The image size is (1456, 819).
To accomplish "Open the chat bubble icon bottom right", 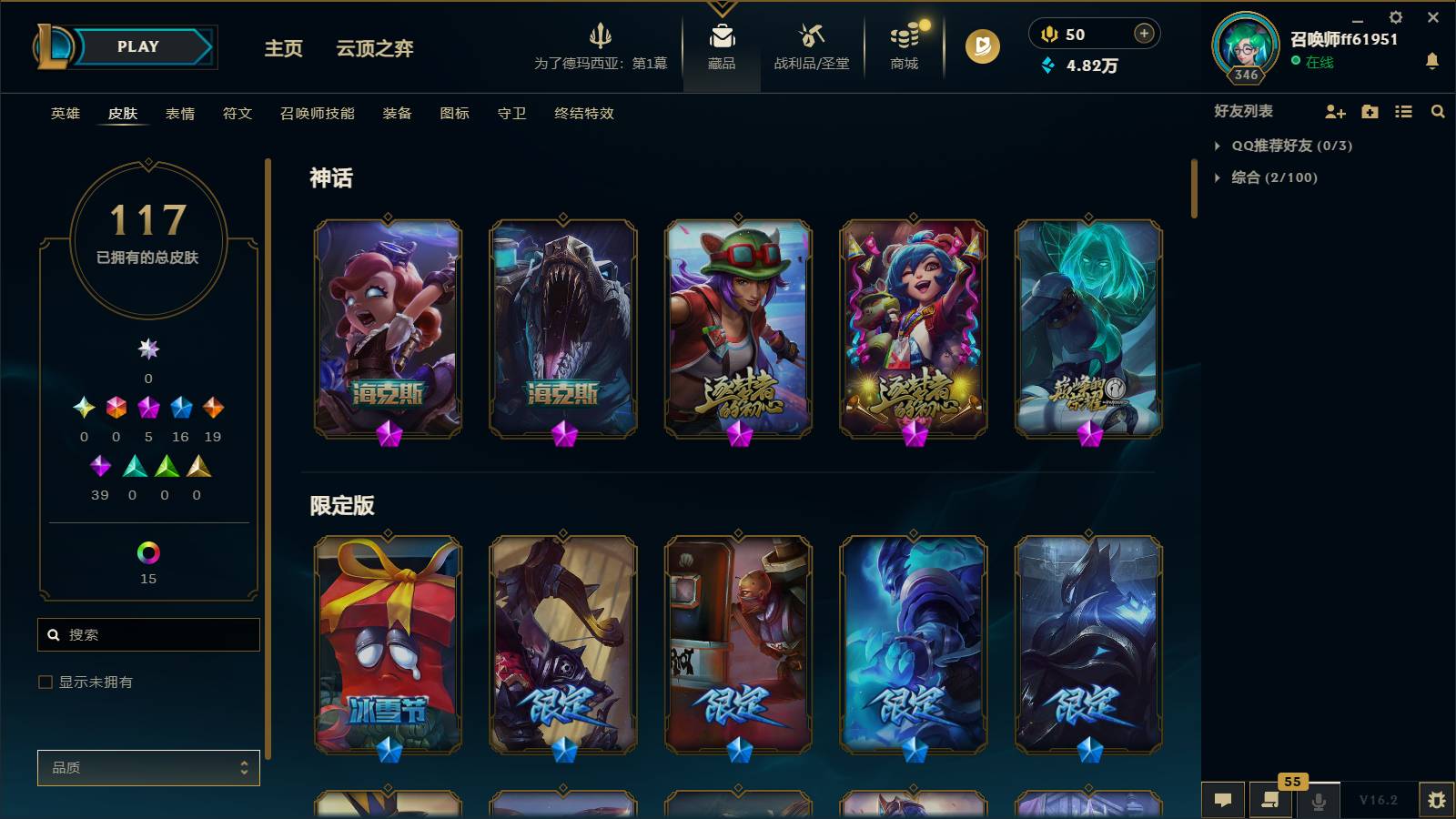I will point(1223,800).
